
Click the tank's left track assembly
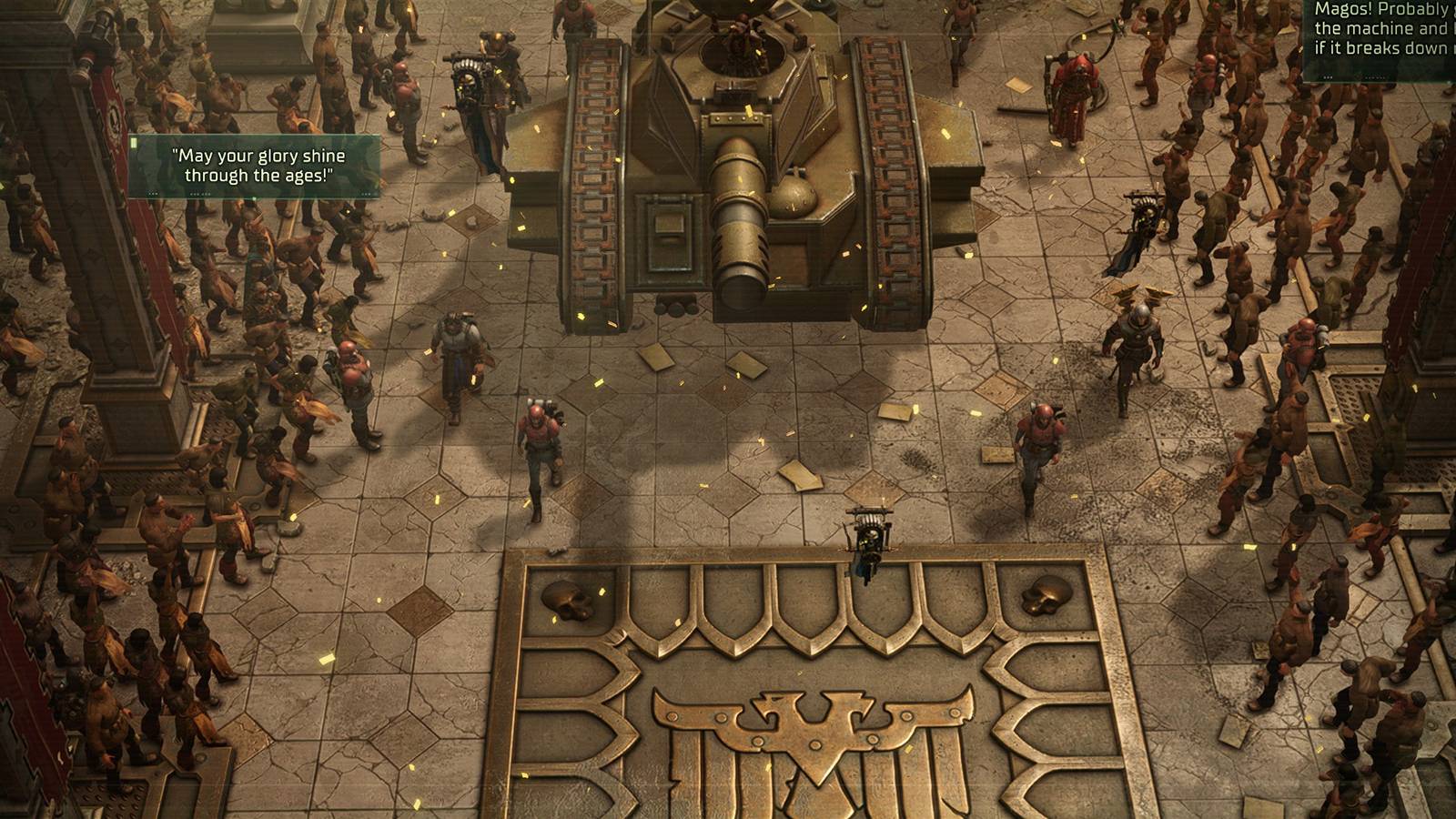tap(591, 173)
